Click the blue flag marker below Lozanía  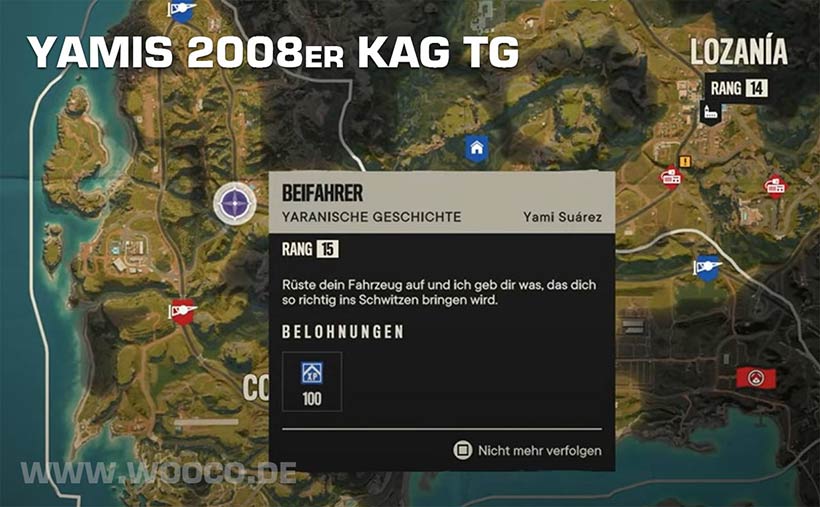pyautogui.click(x=707, y=267)
